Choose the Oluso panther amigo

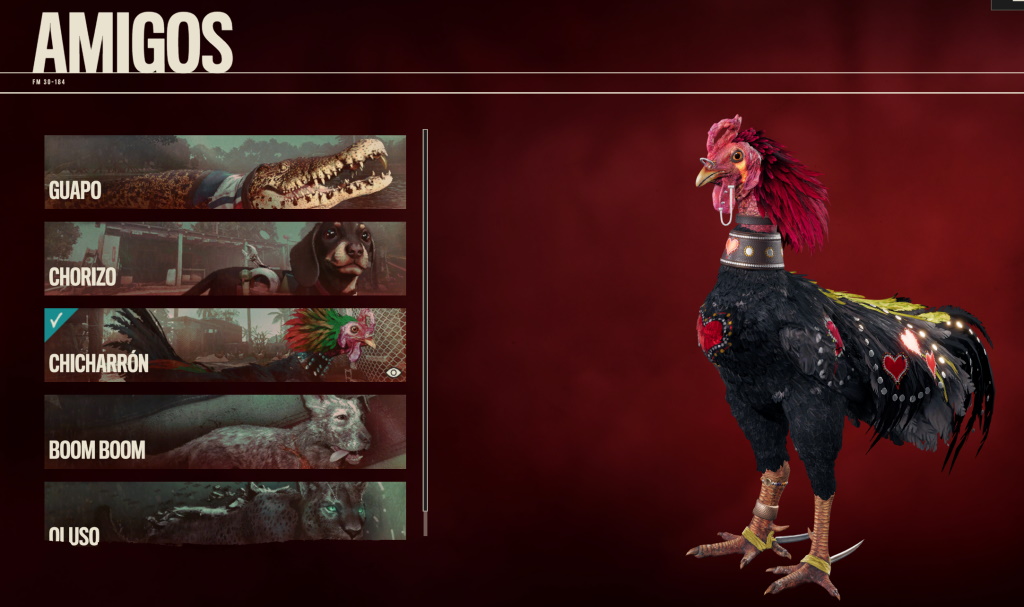(x=225, y=512)
